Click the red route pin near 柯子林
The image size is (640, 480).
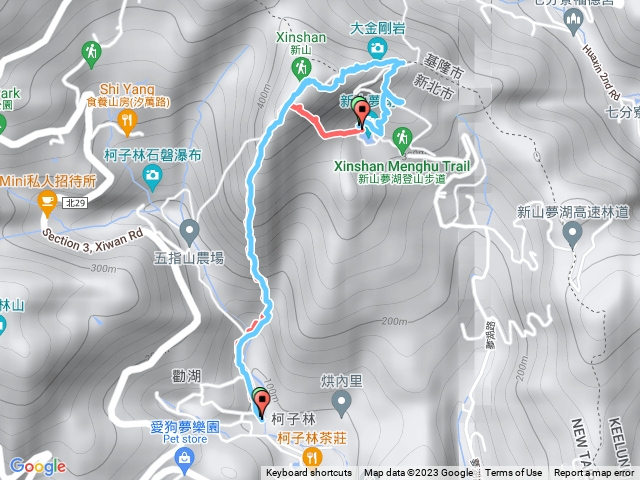pyautogui.click(x=262, y=403)
